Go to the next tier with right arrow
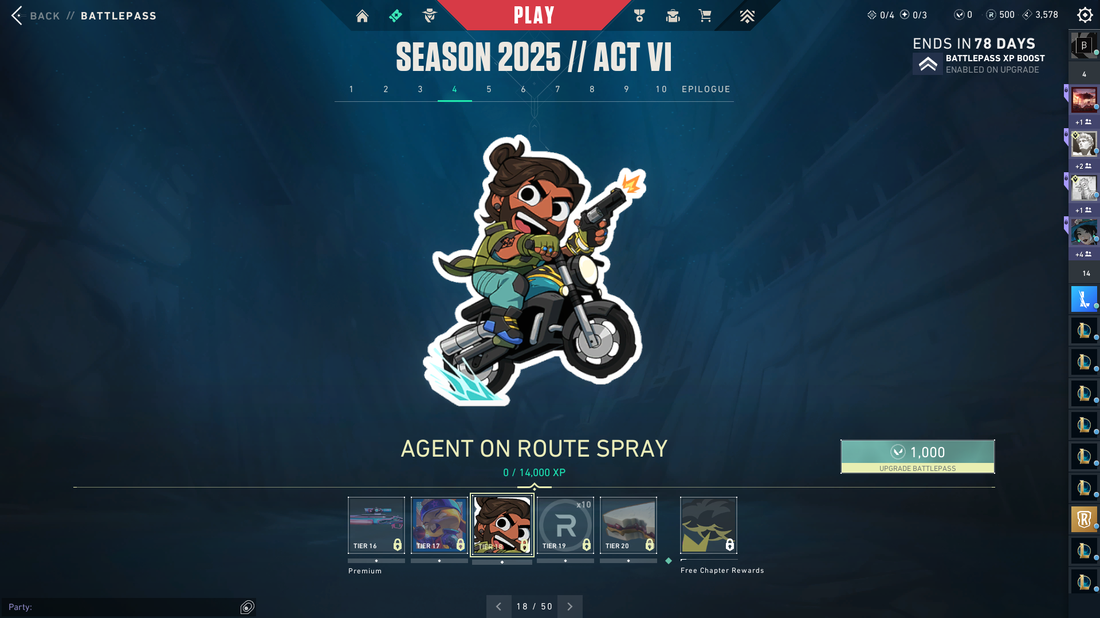 pyautogui.click(x=570, y=606)
